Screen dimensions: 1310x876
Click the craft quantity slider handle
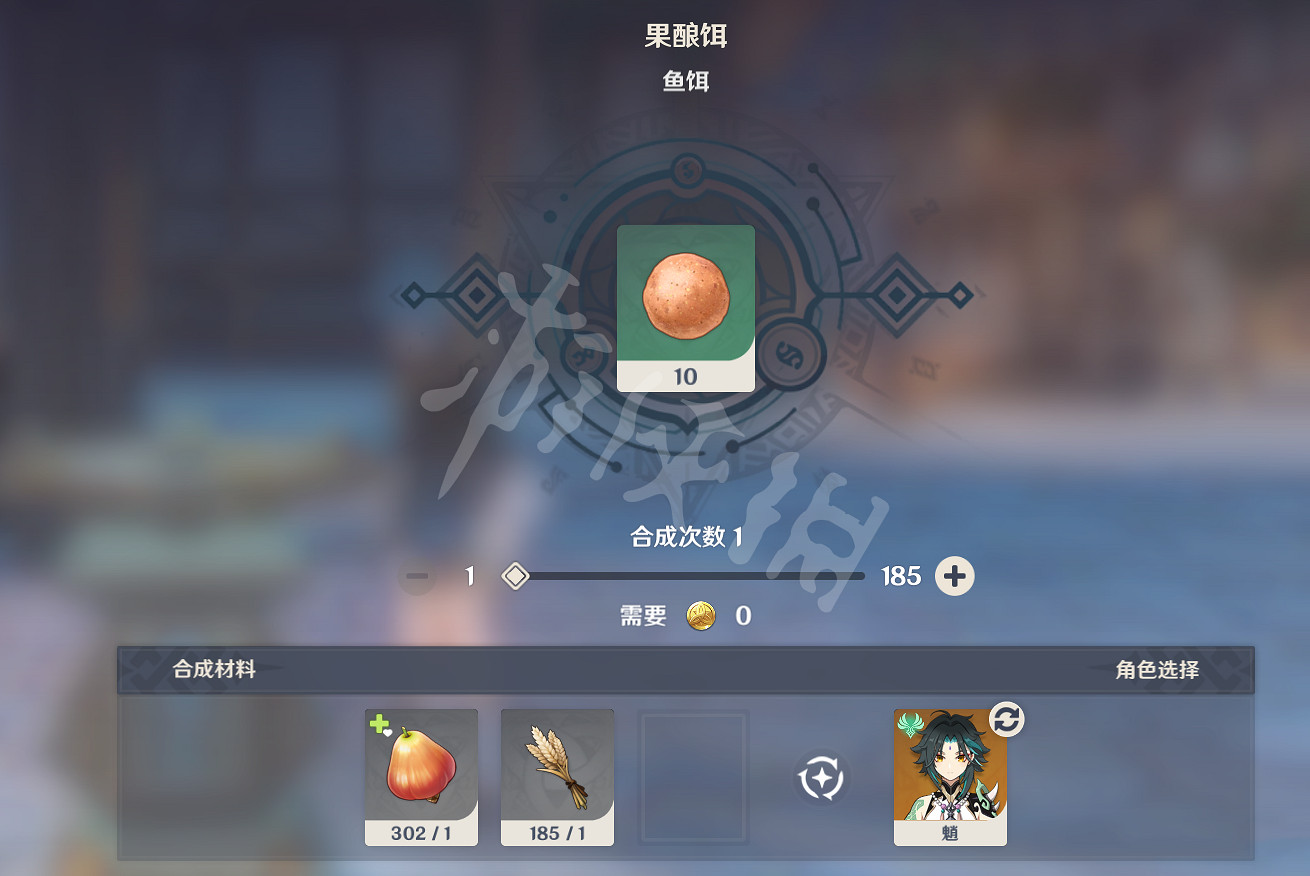click(x=515, y=576)
